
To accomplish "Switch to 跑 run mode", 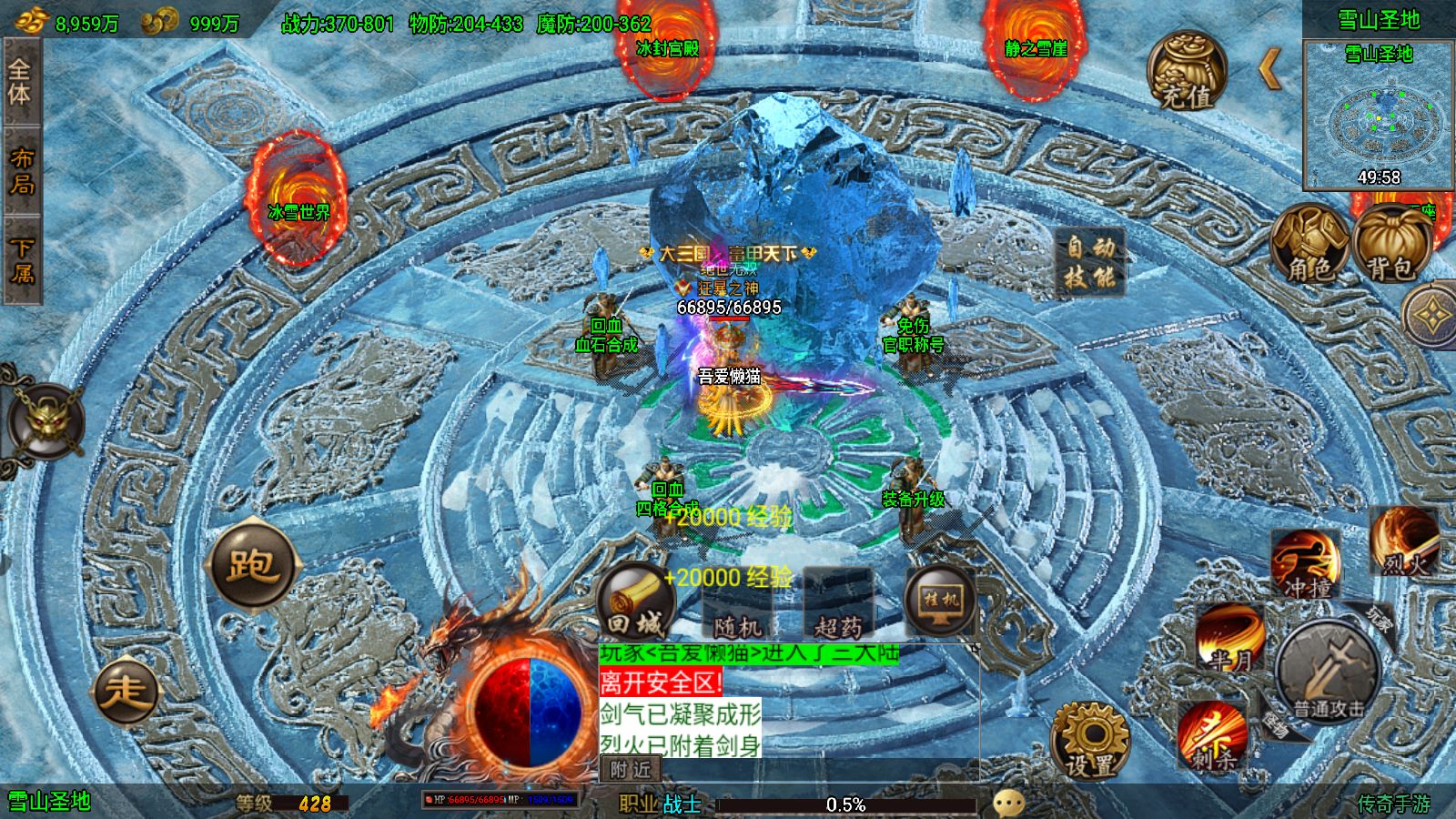I will (x=252, y=564).
